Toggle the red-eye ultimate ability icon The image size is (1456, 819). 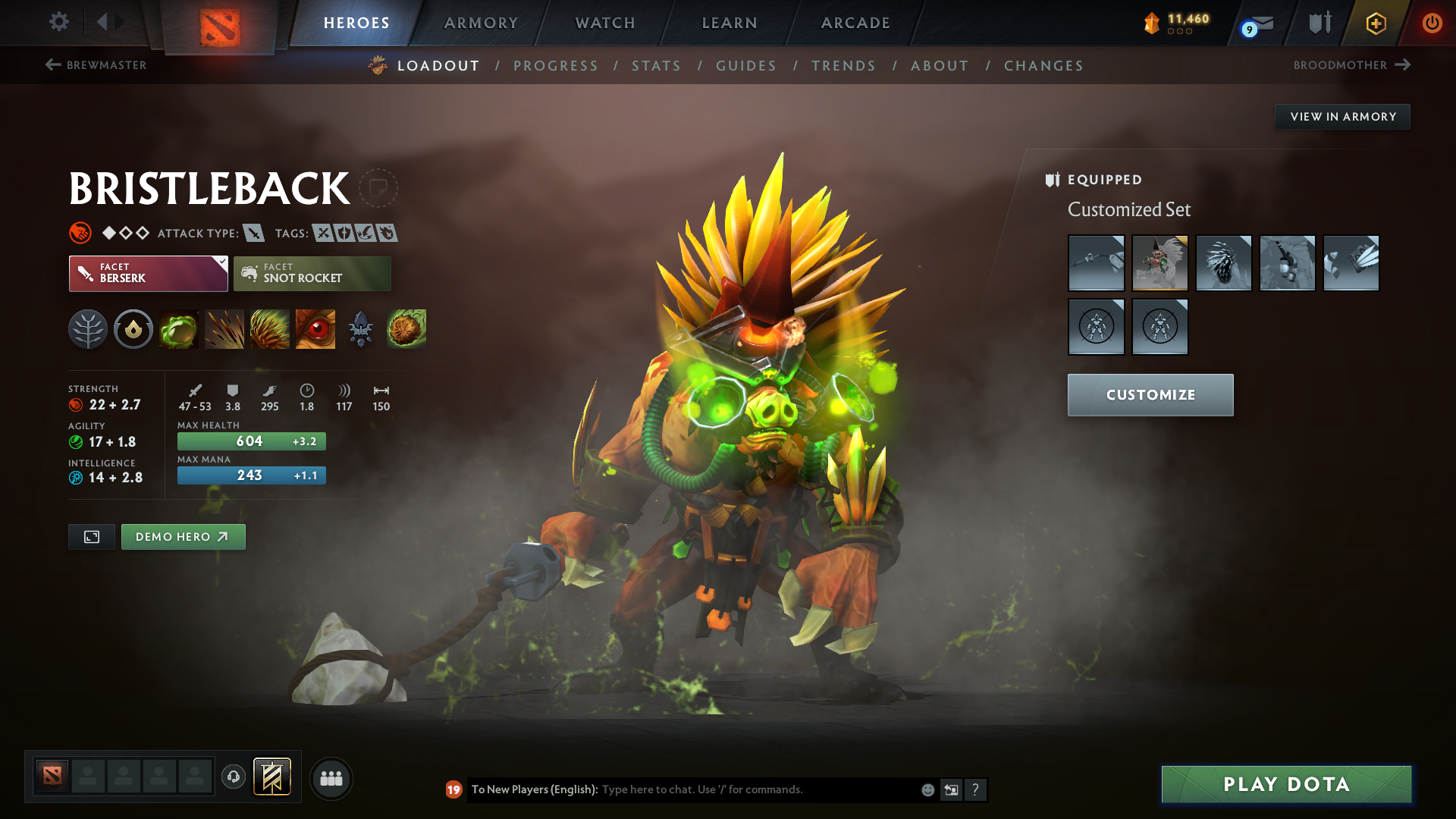point(315,329)
